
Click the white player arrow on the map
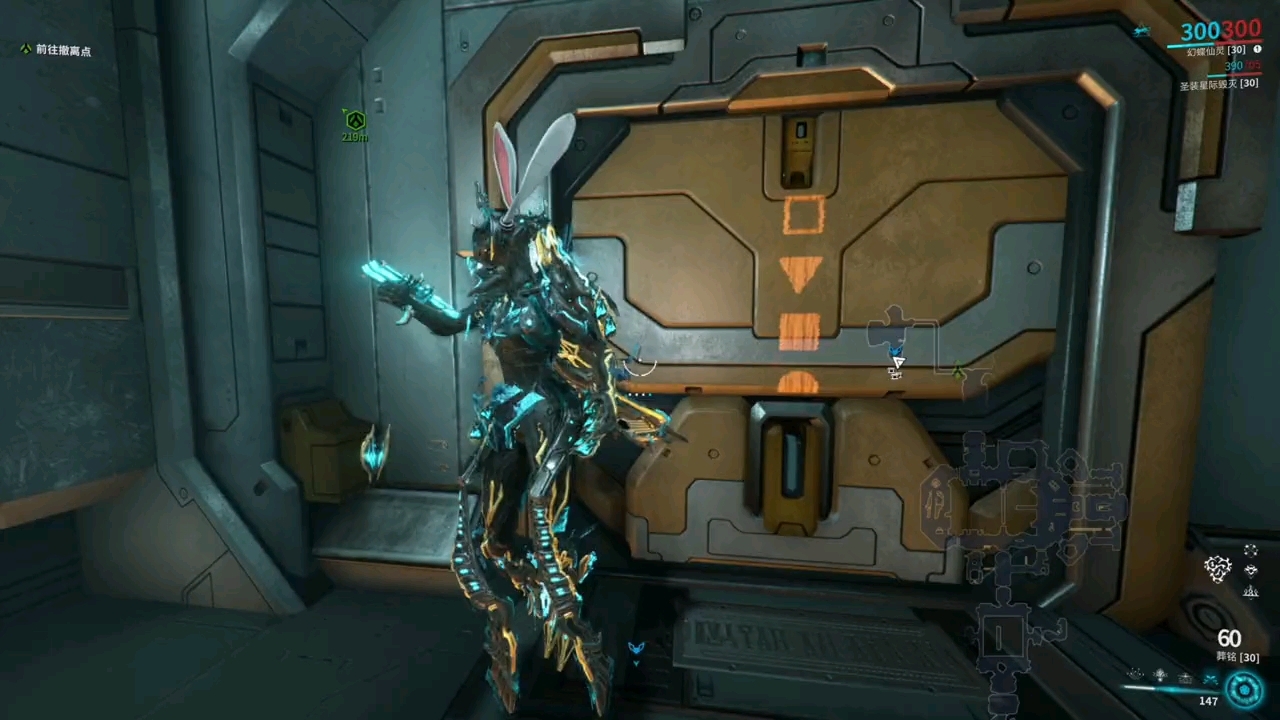(x=897, y=362)
